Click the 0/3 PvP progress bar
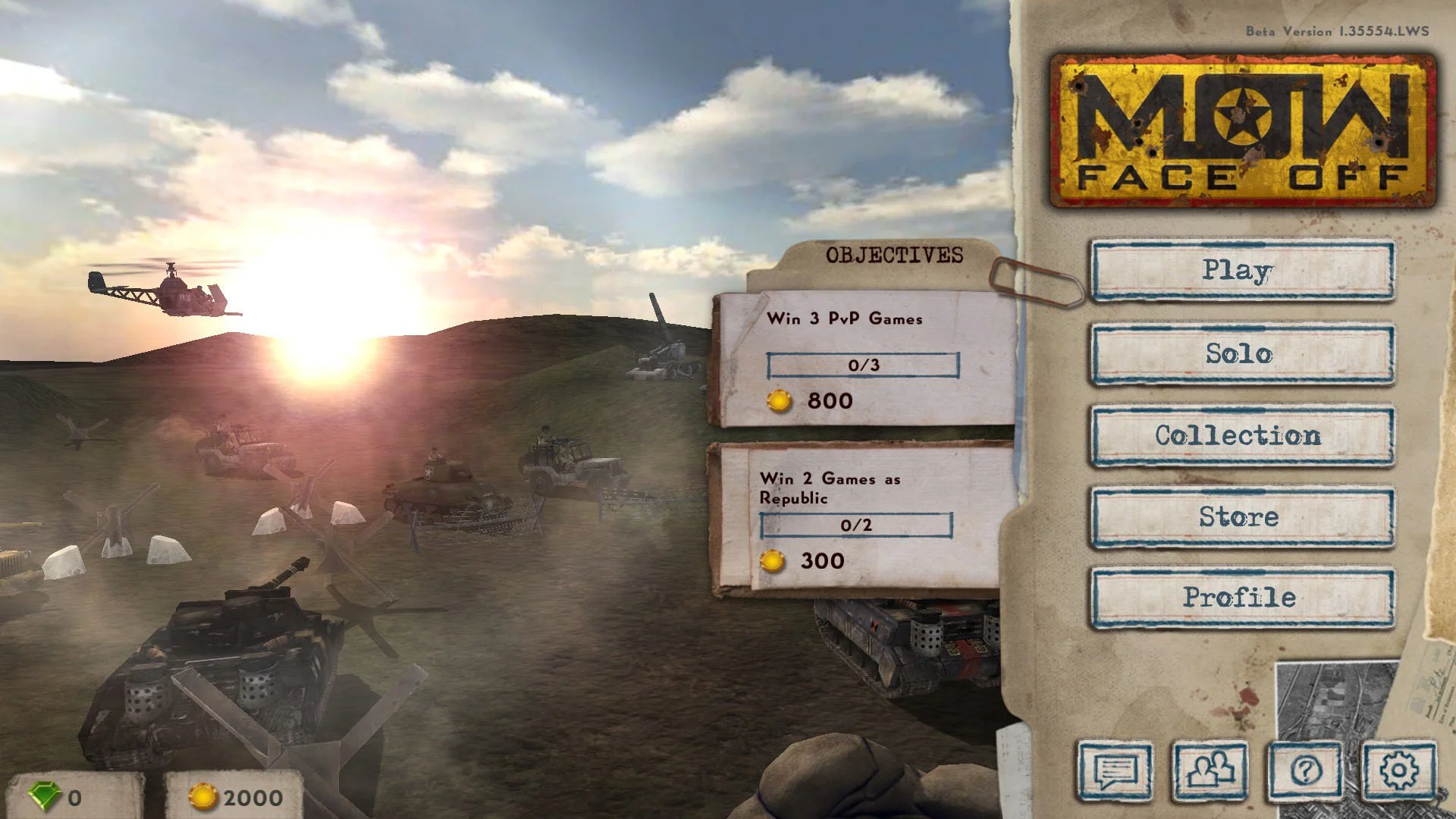Image resolution: width=1456 pixels, height=819 pixels. [x=864, y=365]
